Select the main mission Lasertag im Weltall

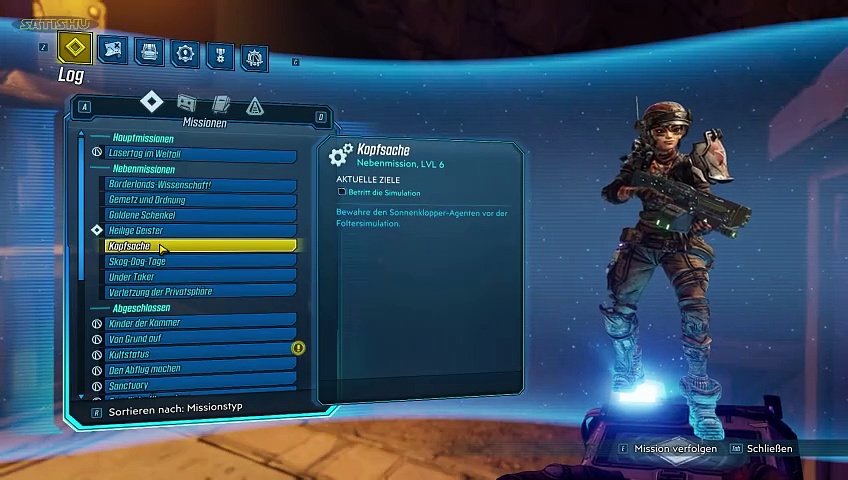(x=200, y=154)
